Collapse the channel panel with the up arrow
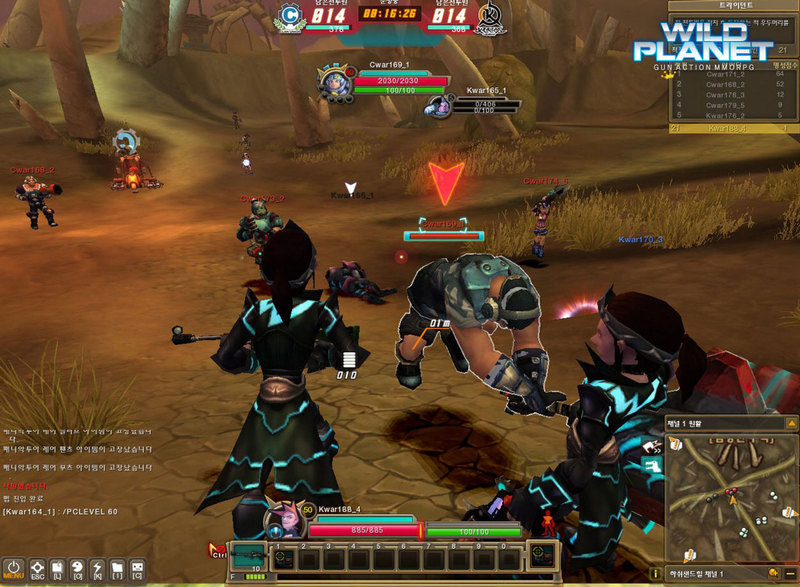 click(x=790, y=425)
